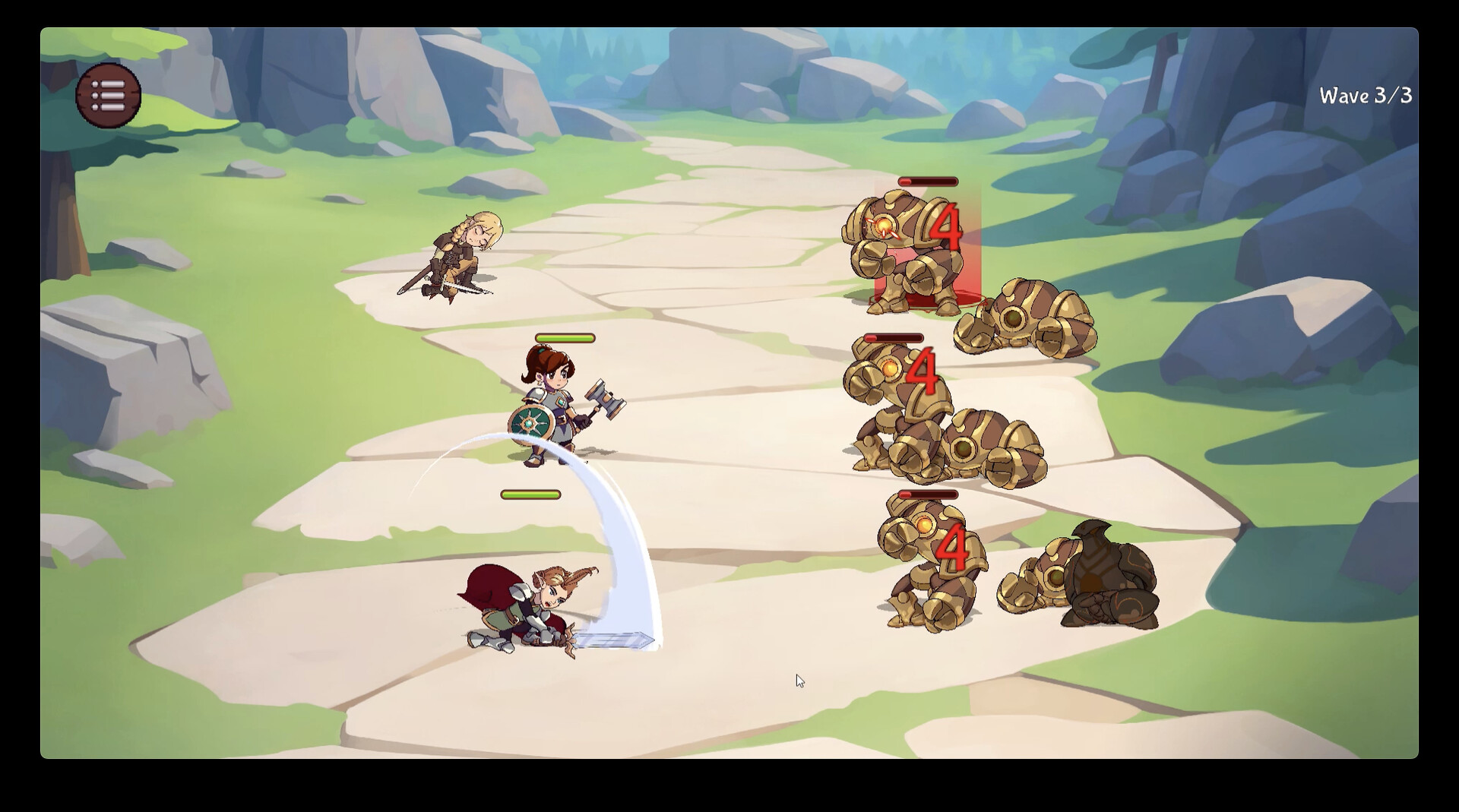Click the top enemy's dark health bar

tap(926, 182)
